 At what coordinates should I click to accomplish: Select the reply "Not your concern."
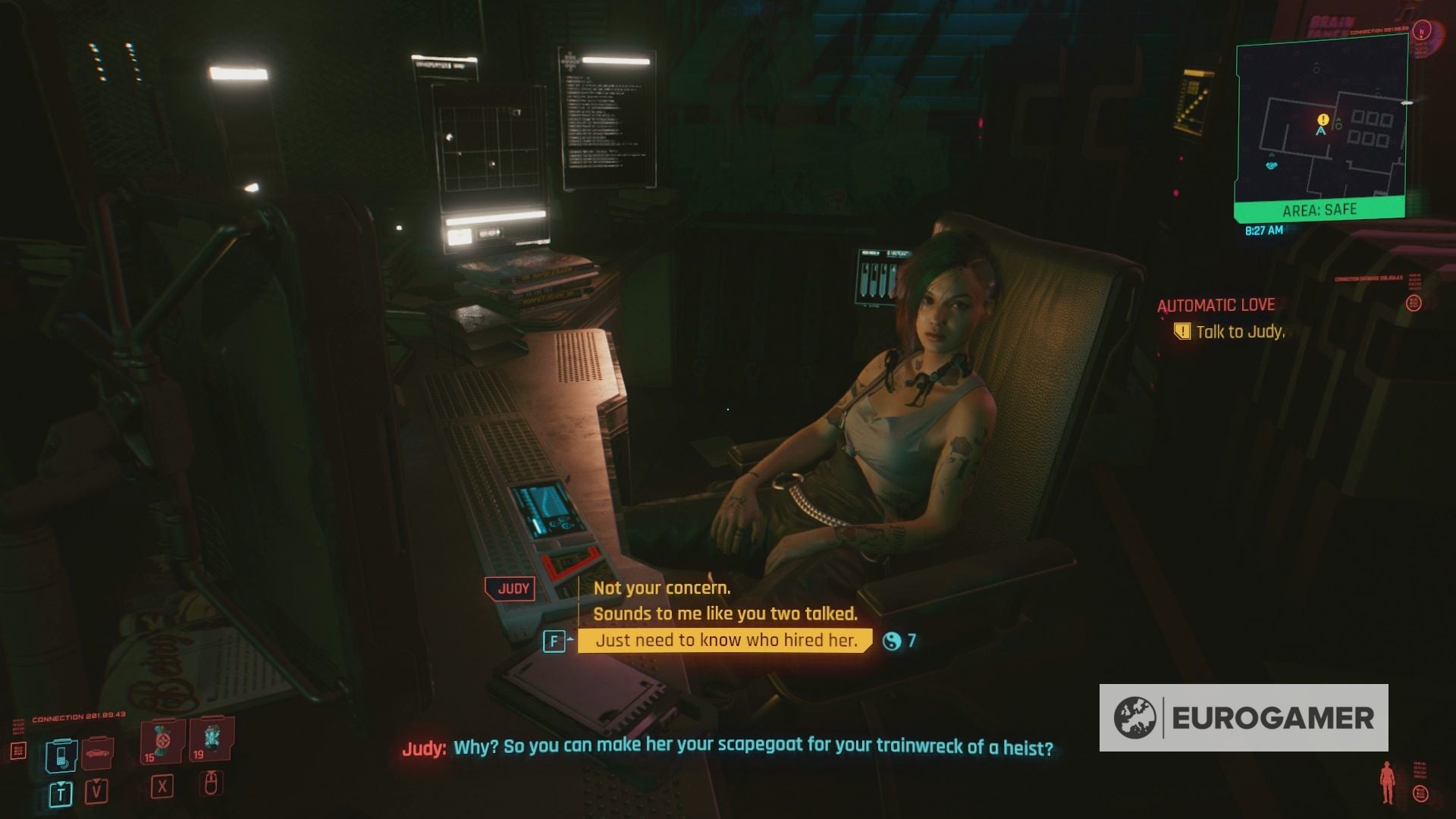[x=661, y=588]
